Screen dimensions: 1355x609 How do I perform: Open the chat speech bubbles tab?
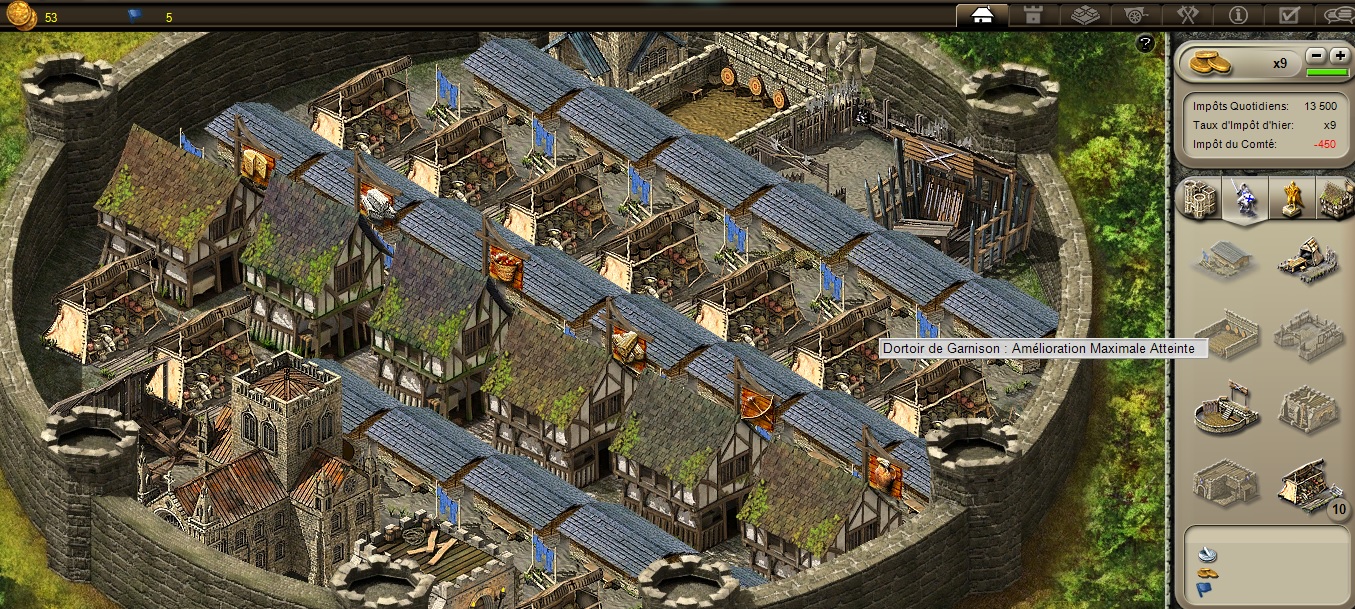point(1338,15)
